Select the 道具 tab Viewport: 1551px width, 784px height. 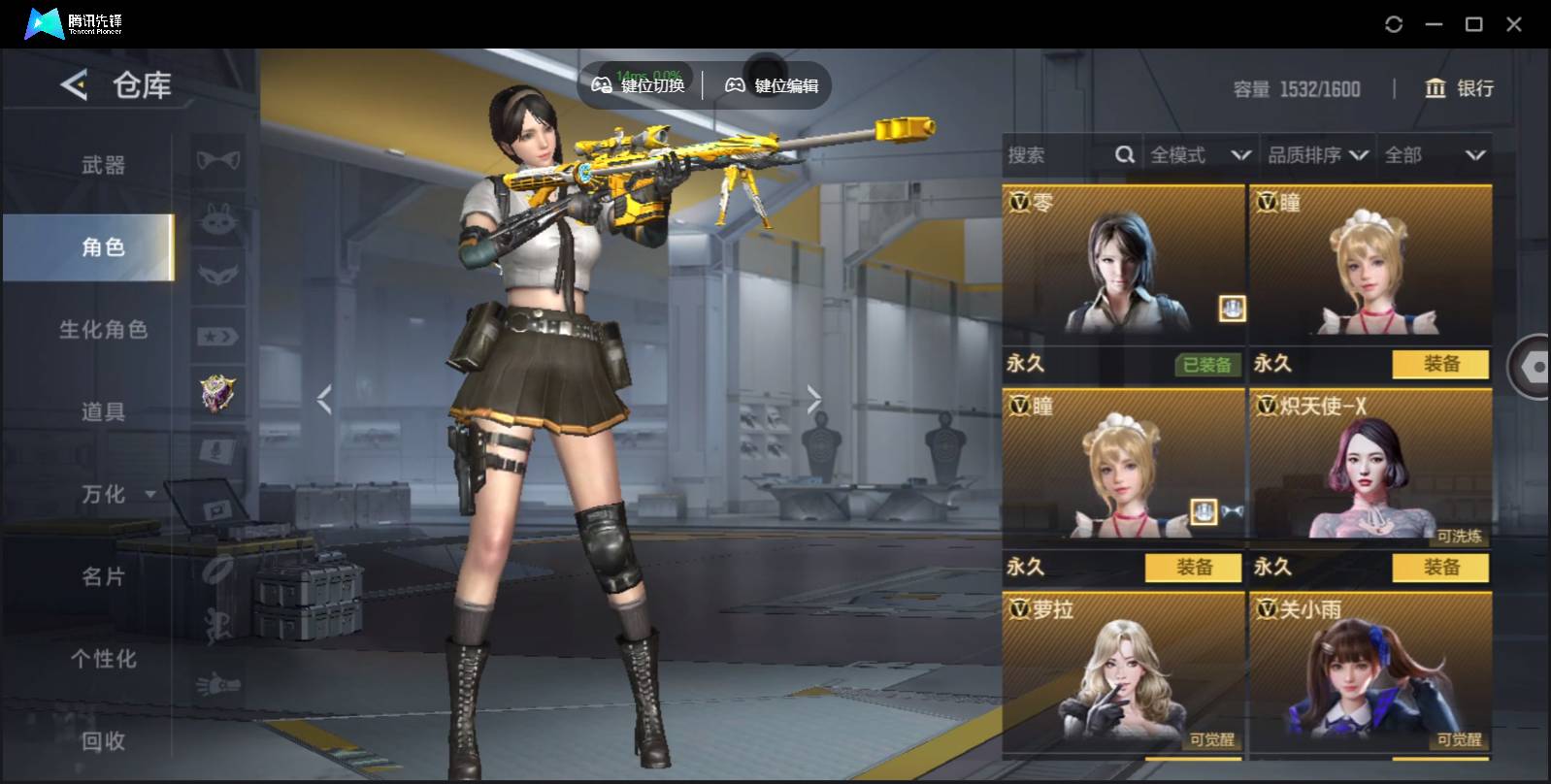[103, 412]
